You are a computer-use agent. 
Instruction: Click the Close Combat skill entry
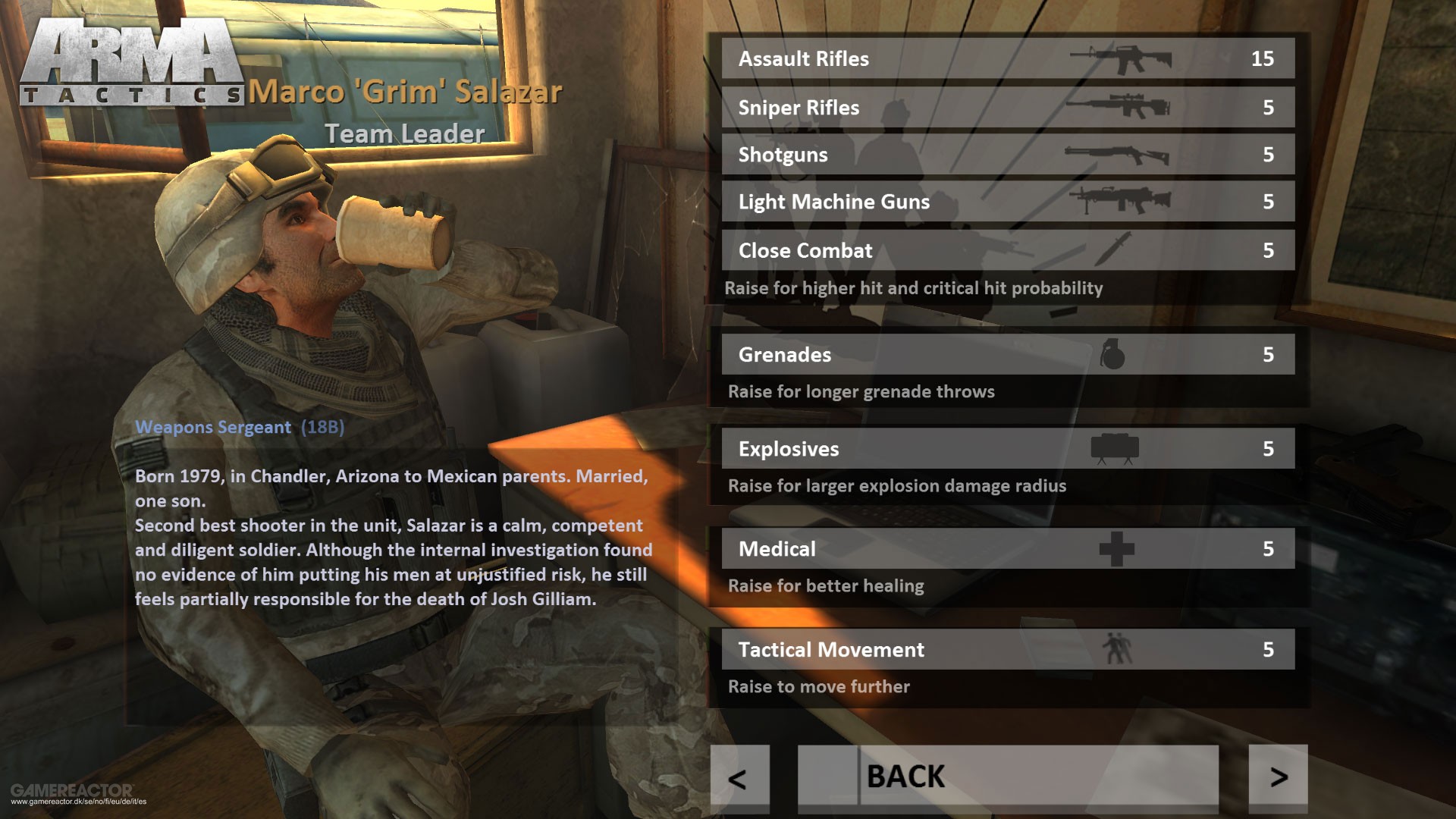pos(1009,250)
